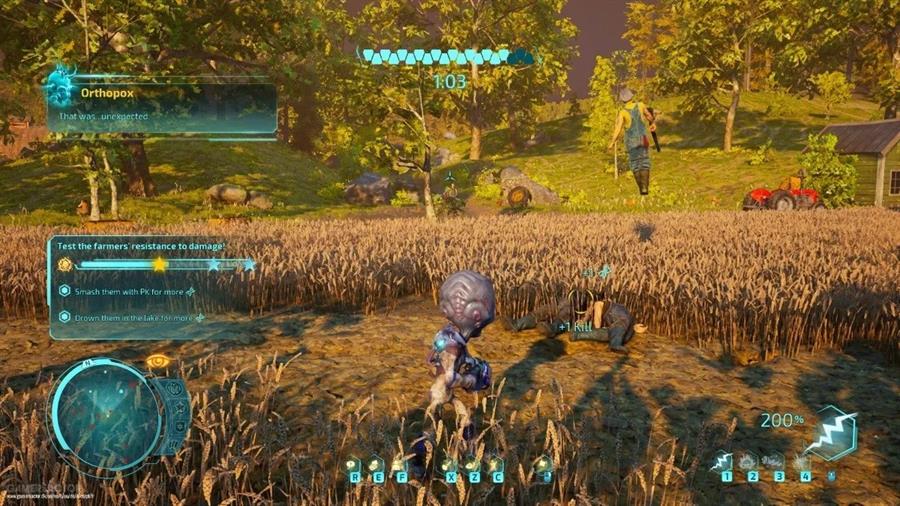Viewport: 900px width, 506px height.
Task: Activate the ability icon labeled C
Action: 495,465
